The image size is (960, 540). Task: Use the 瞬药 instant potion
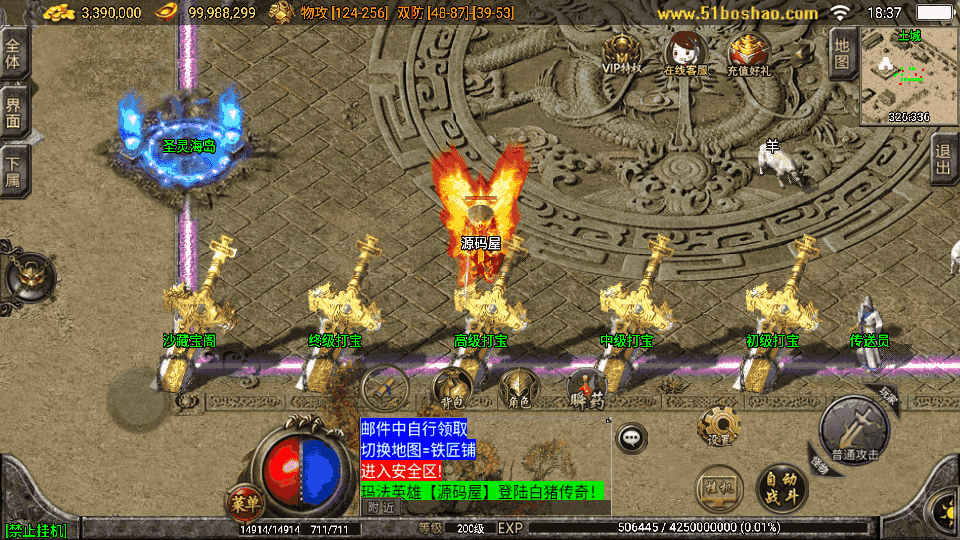[586, 388]
